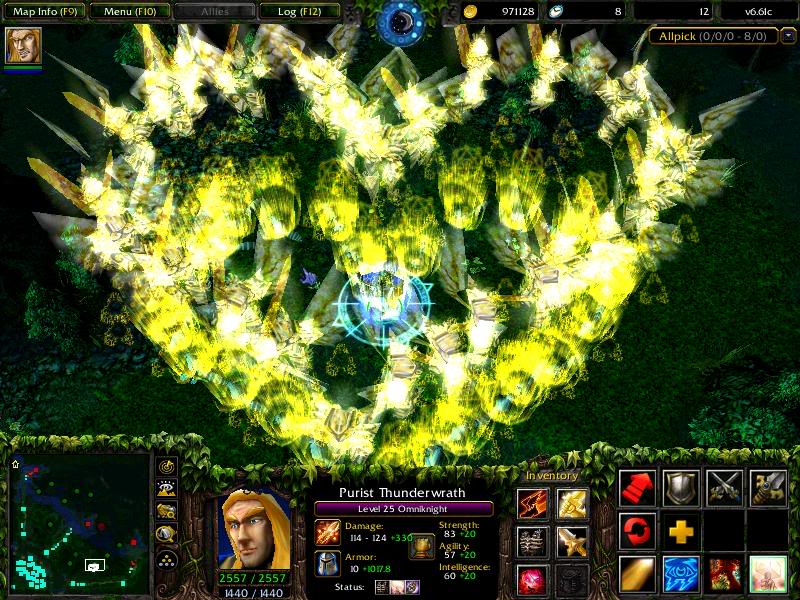This screenshot has height=600, width=800.
Task: Activate the minimap signal ping button
Action: [167, 465]
